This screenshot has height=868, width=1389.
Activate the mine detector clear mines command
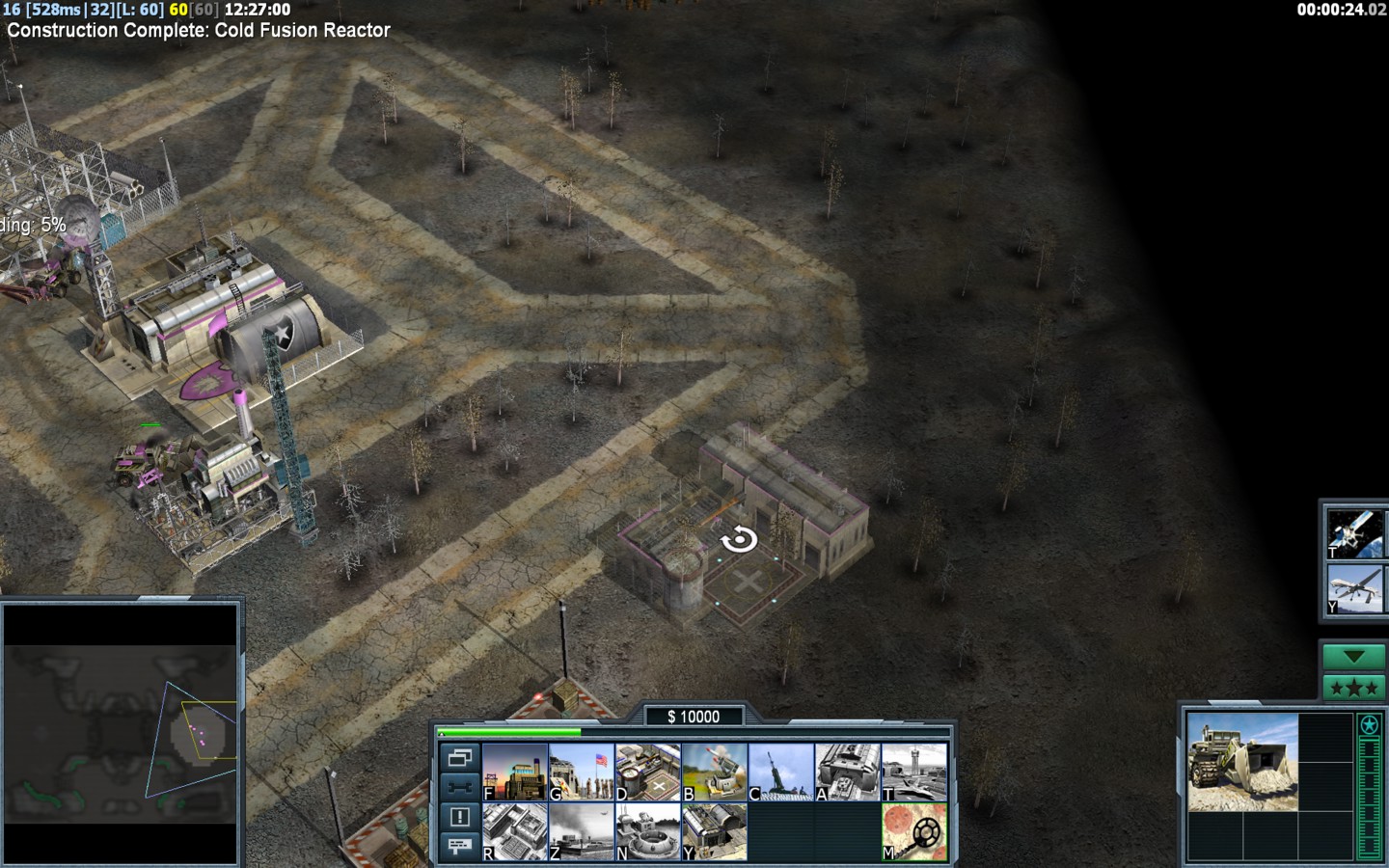coord(914,831)
